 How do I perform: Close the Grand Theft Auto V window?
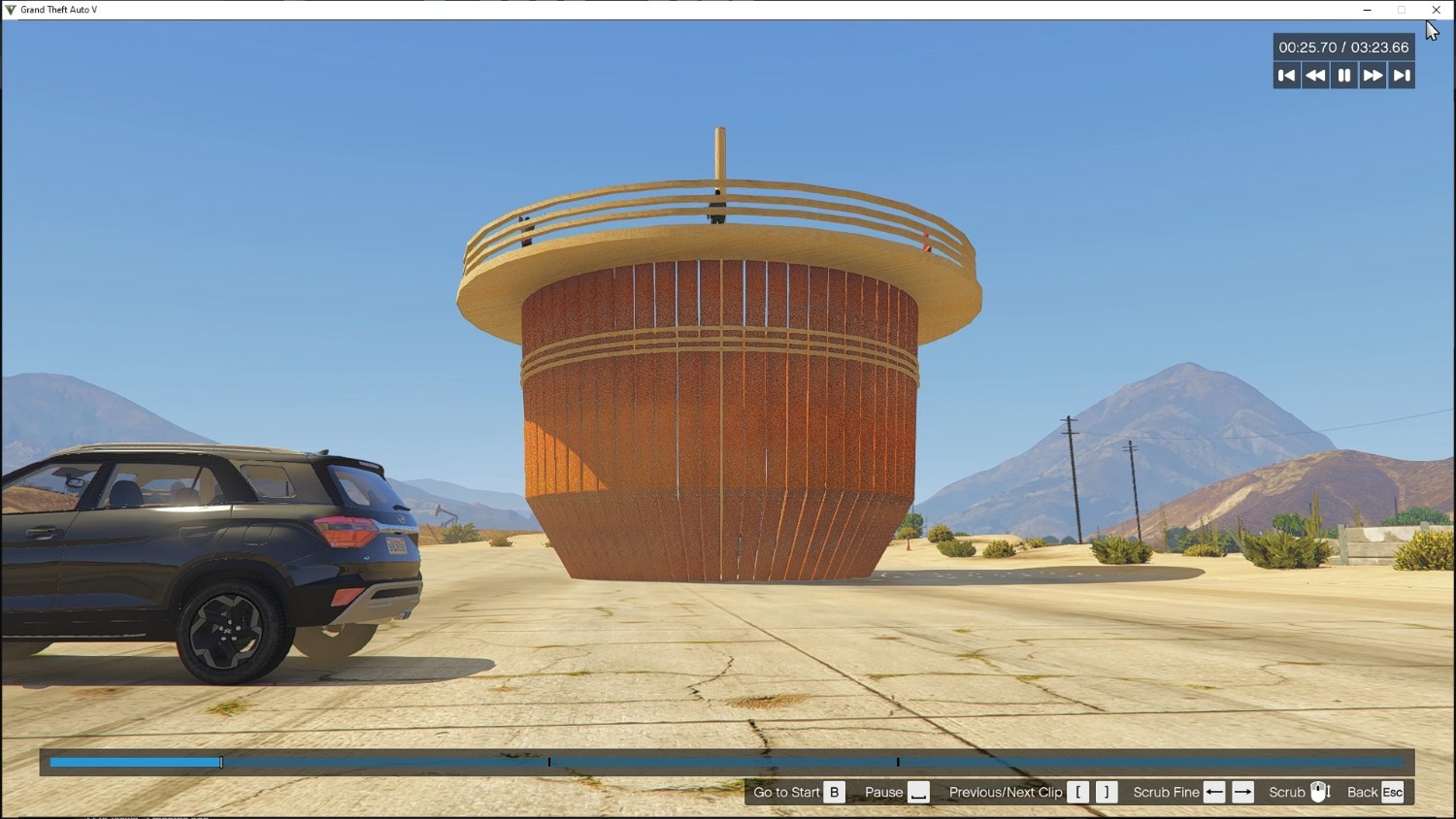[x=1437, y=10]
